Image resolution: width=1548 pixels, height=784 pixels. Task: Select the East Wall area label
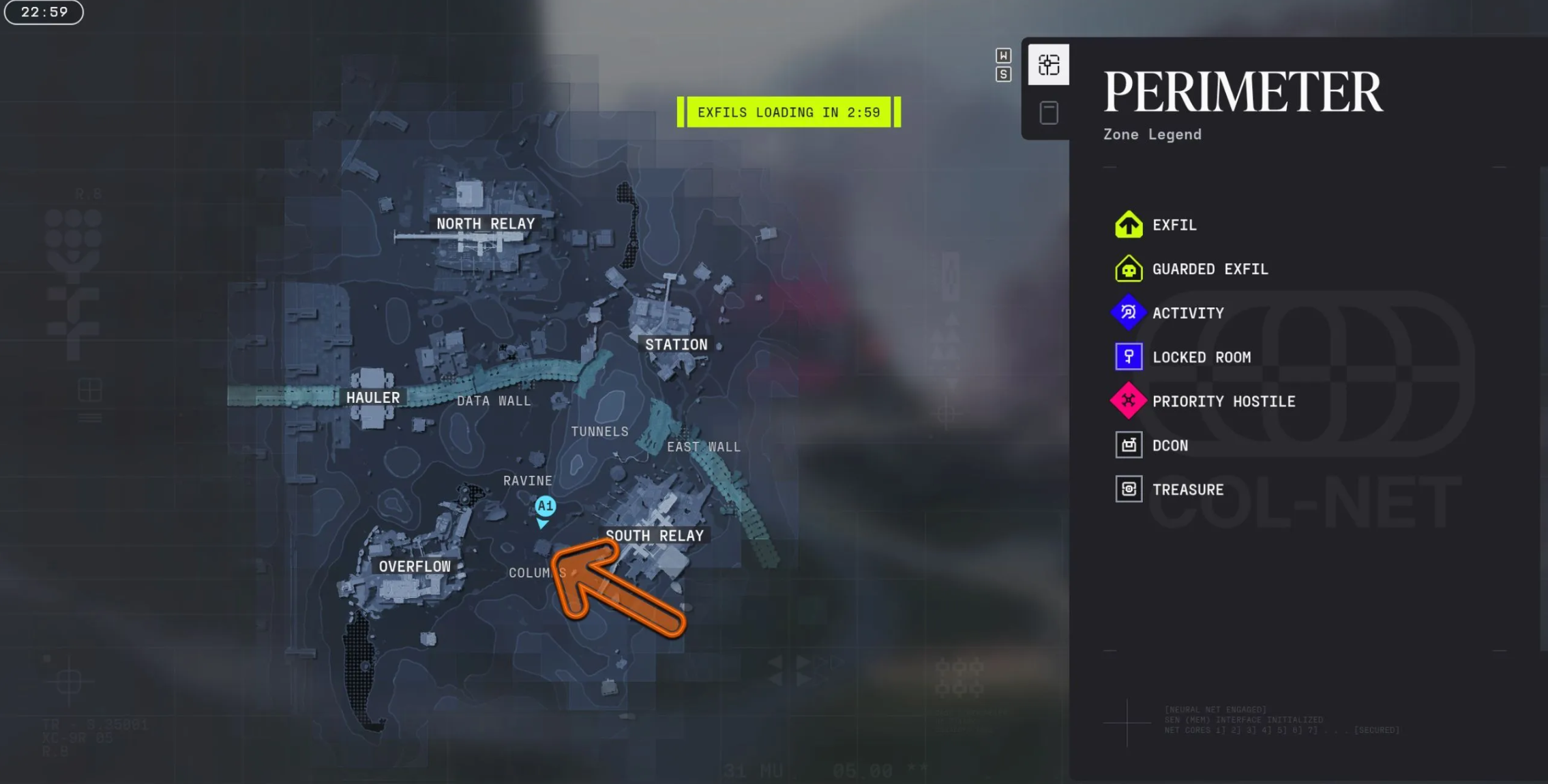[x=703, y=447]
